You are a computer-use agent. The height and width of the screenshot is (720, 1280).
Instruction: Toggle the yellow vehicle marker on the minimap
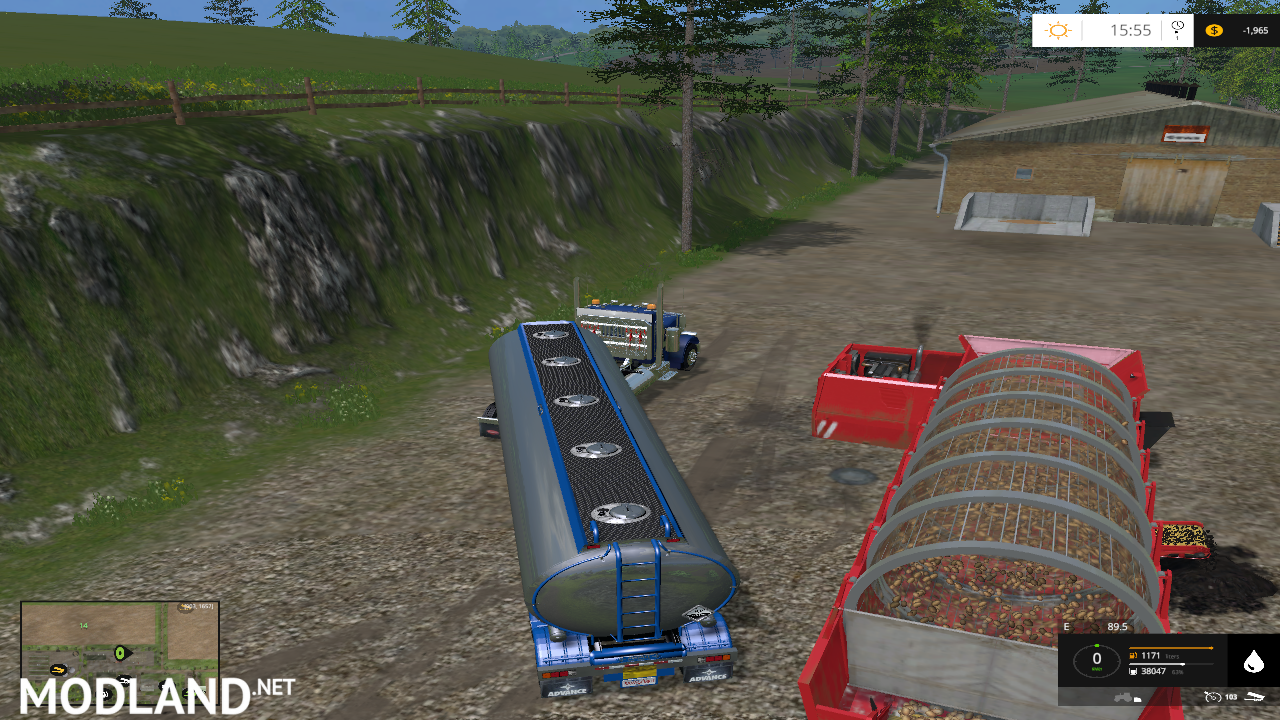[57, 669]
